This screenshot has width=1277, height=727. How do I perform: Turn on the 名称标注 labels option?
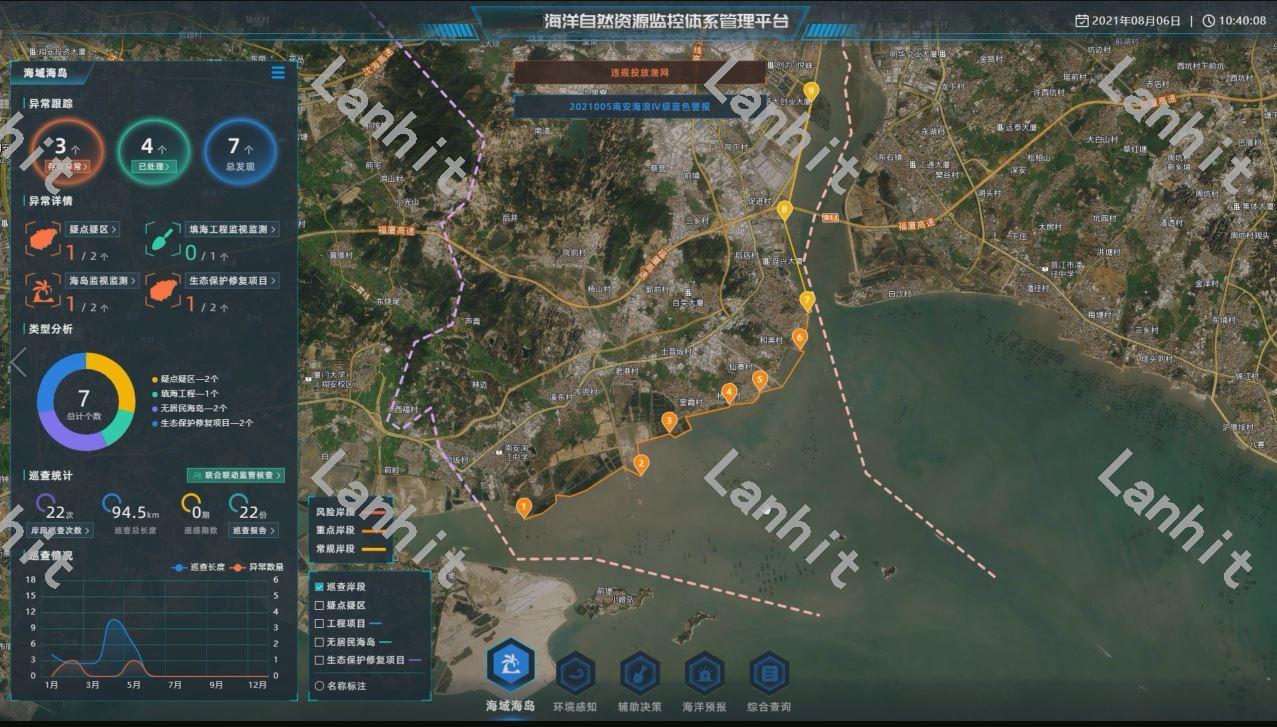coord(319,686)
